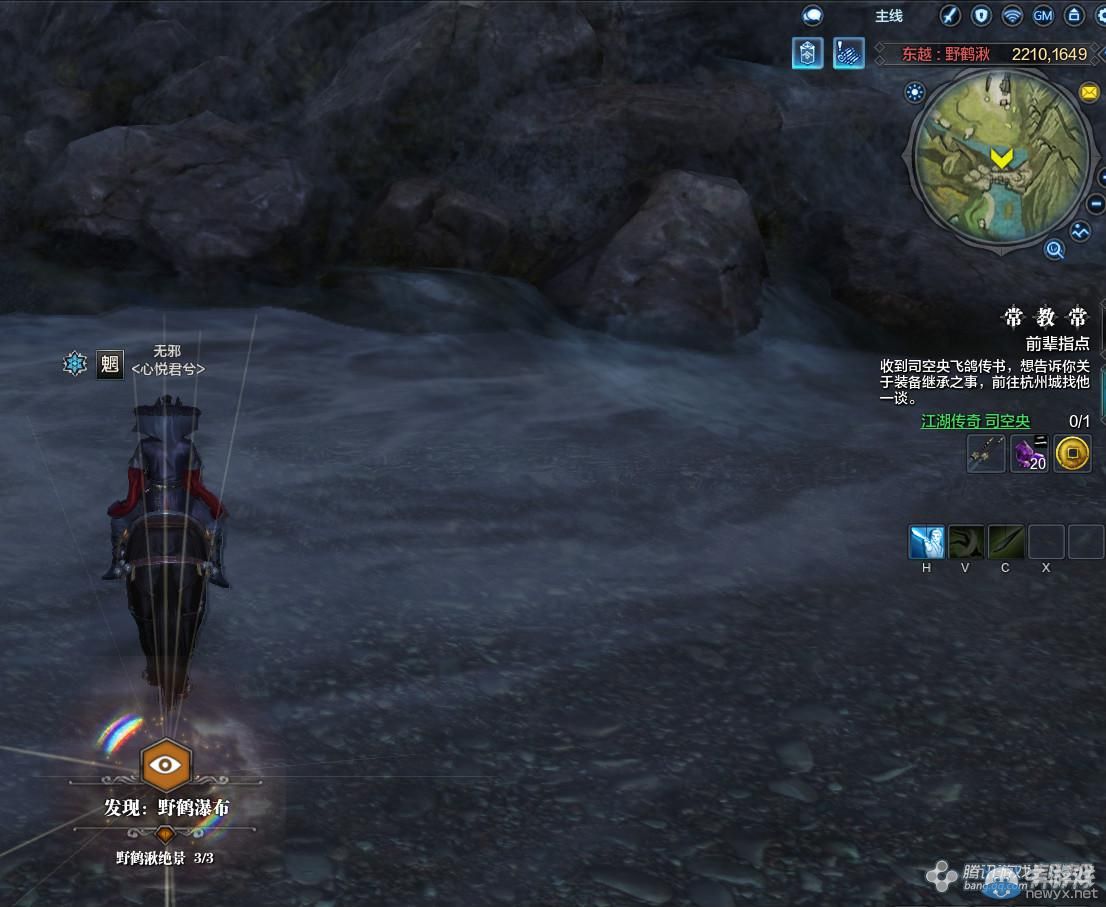Open the chat bubble icon
1106x907 pixels.
(x=813, y=16)
